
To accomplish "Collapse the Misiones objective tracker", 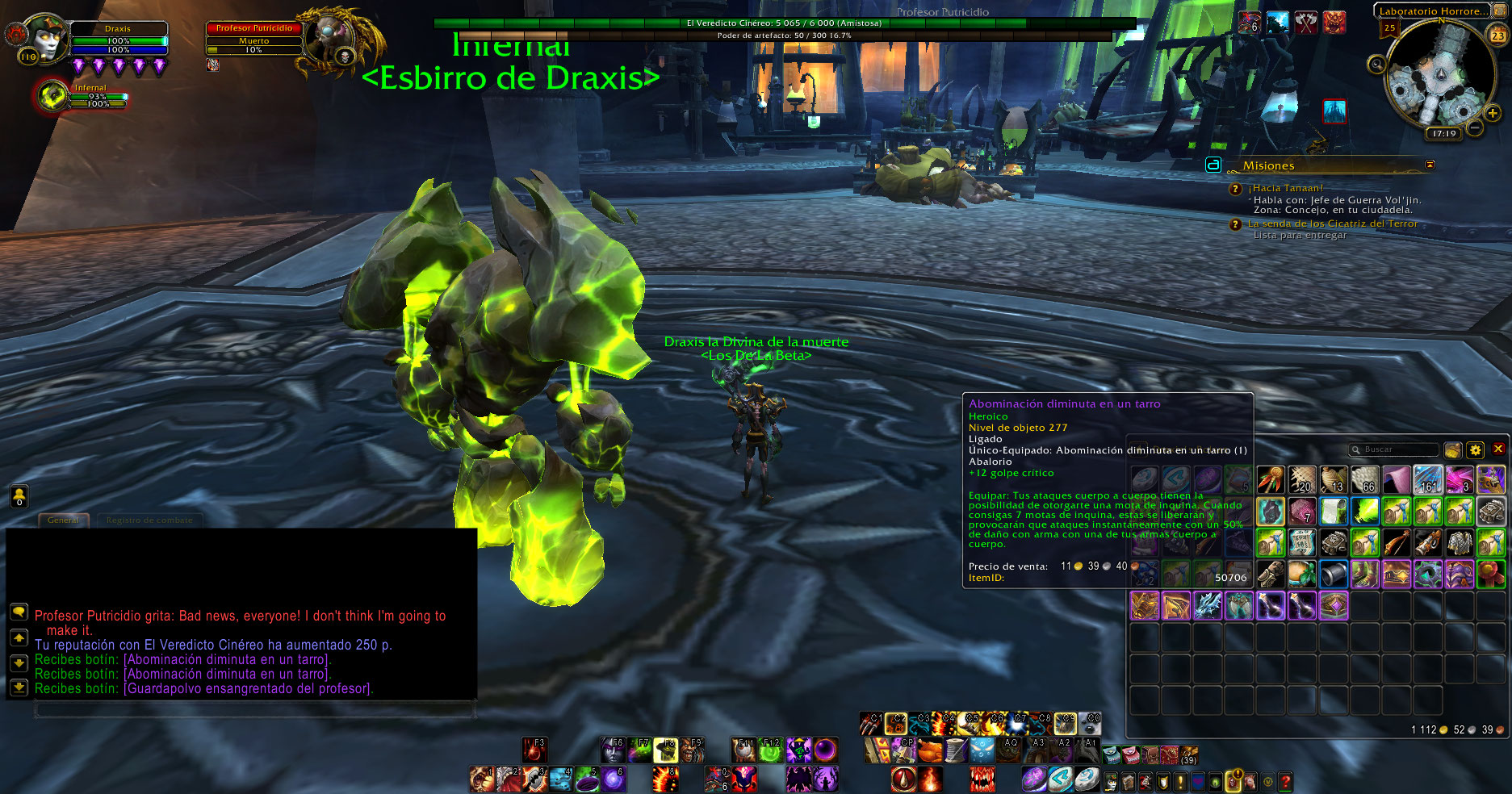I will [1430, 165].
